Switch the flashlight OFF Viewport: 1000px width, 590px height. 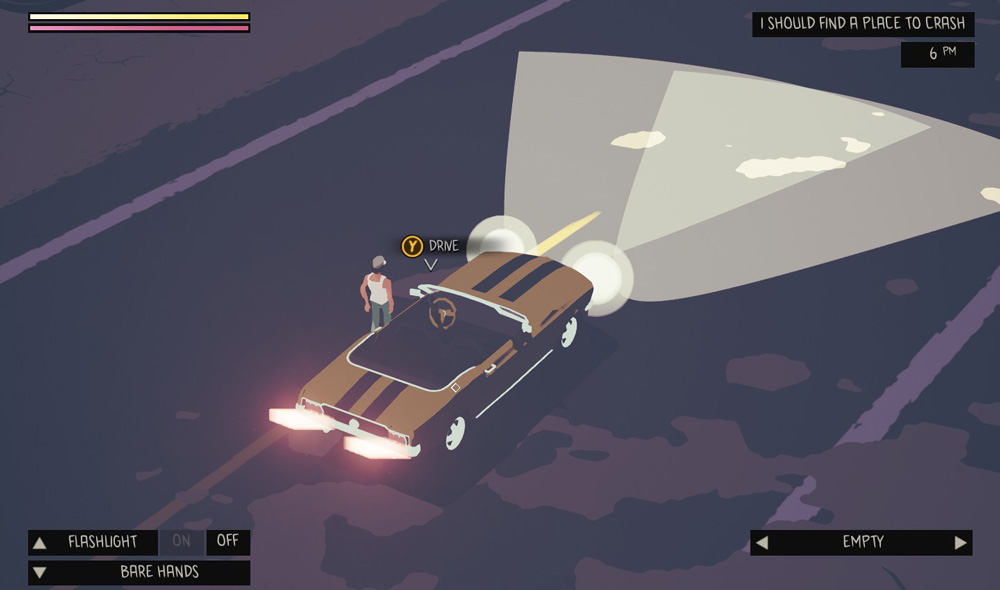click(228, 542)
